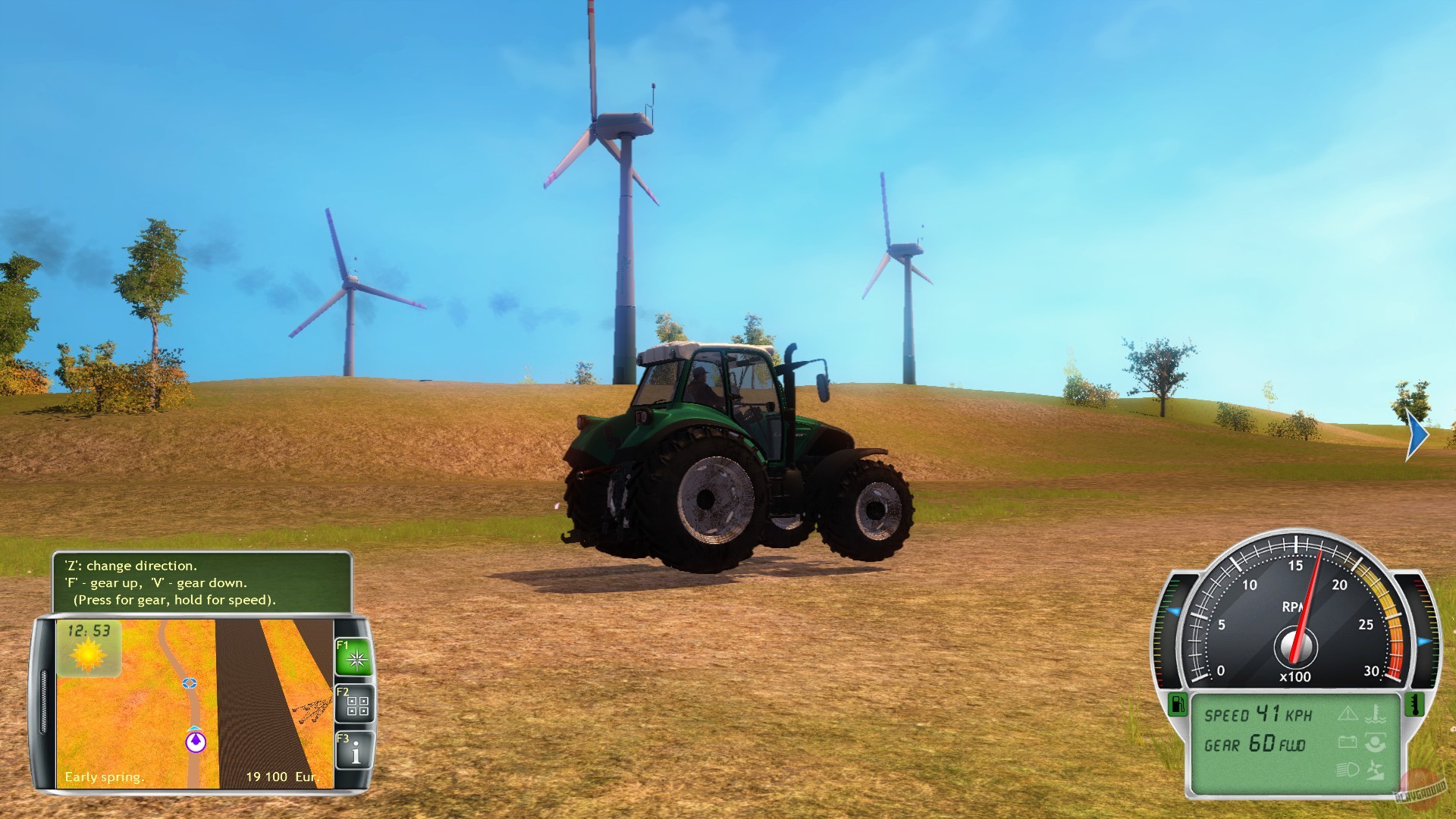Open the F3 information panel

coord(356,749)
